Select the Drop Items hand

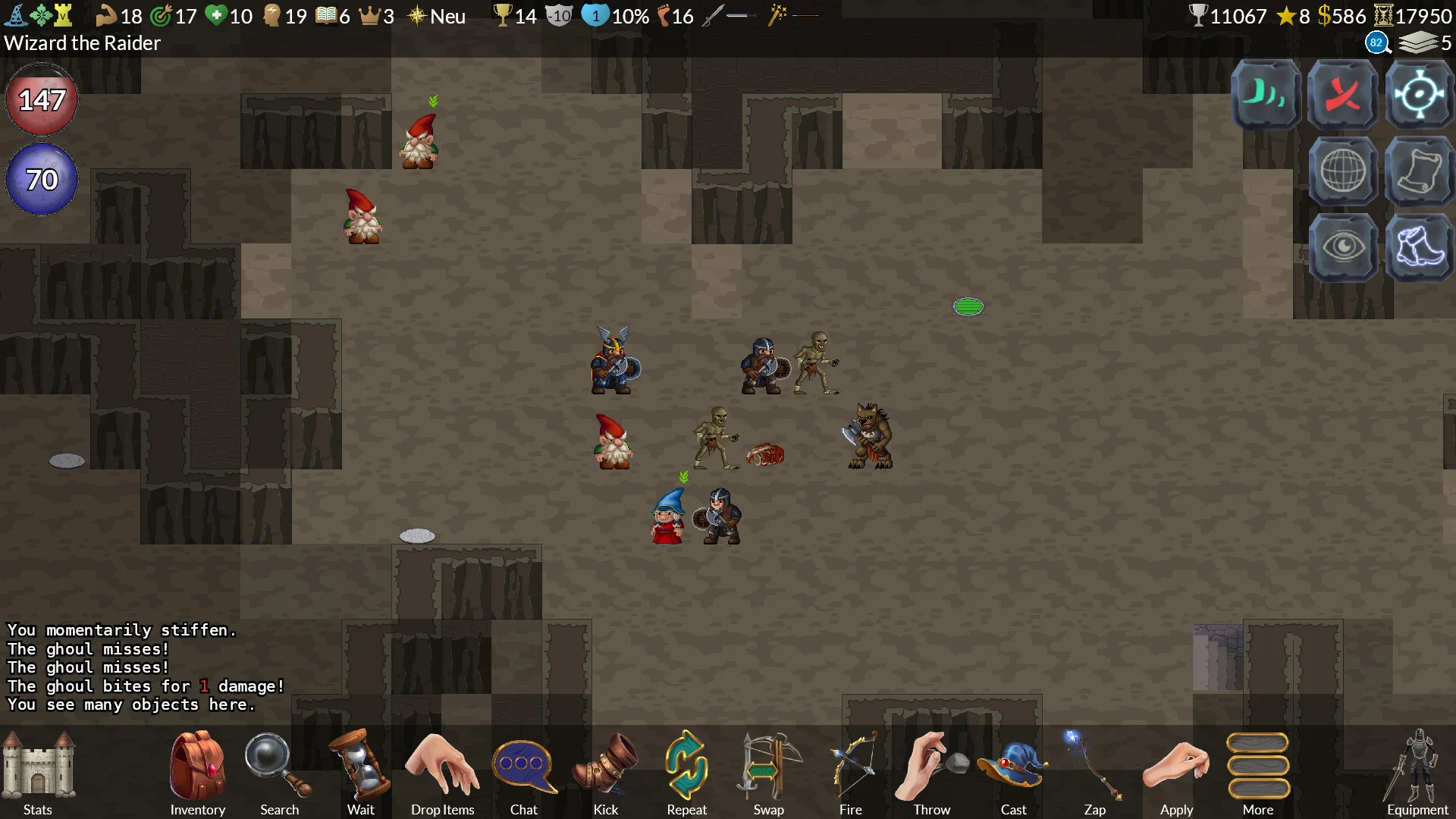442,767
